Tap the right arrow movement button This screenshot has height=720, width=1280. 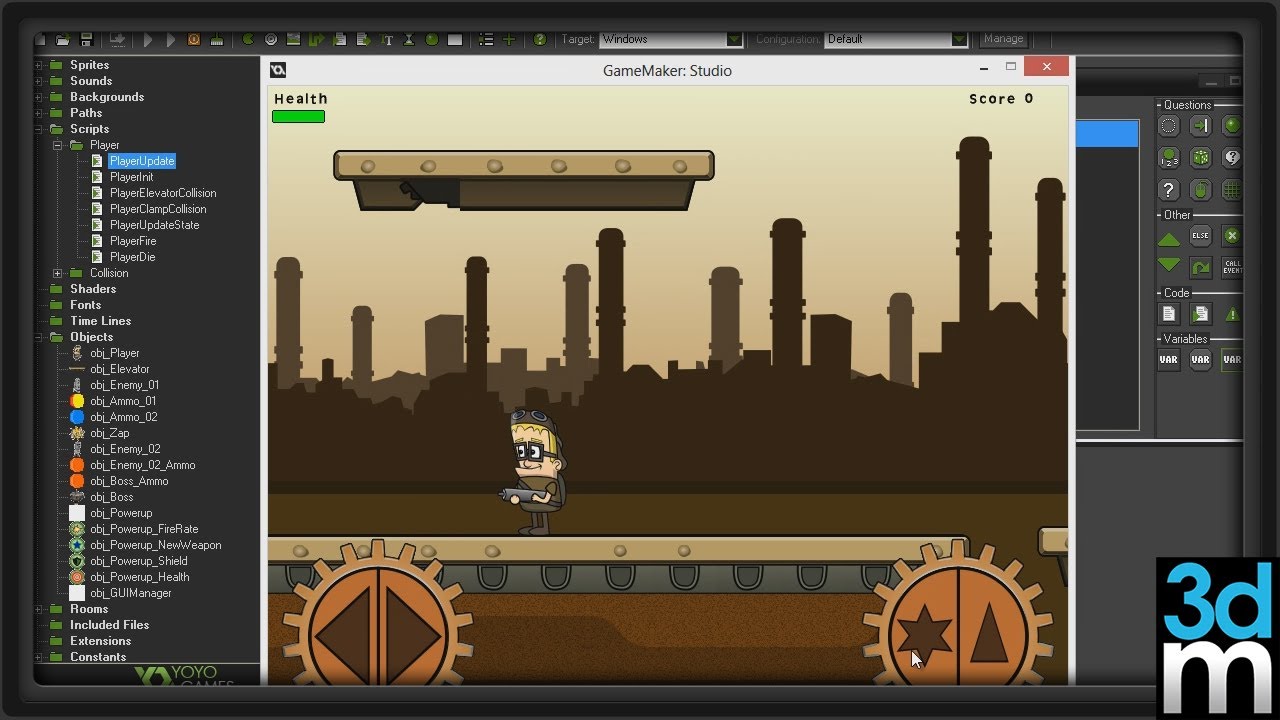413,634
